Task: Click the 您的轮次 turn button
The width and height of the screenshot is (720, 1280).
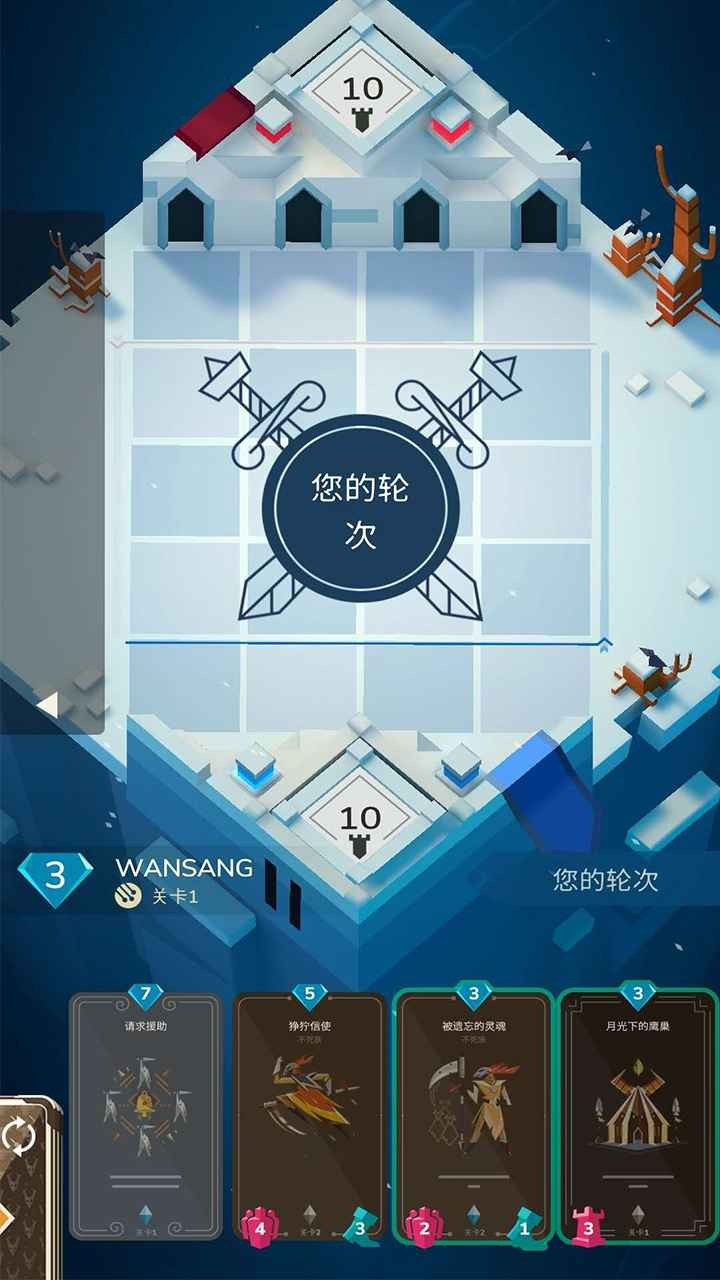Action: click(605, 880)
